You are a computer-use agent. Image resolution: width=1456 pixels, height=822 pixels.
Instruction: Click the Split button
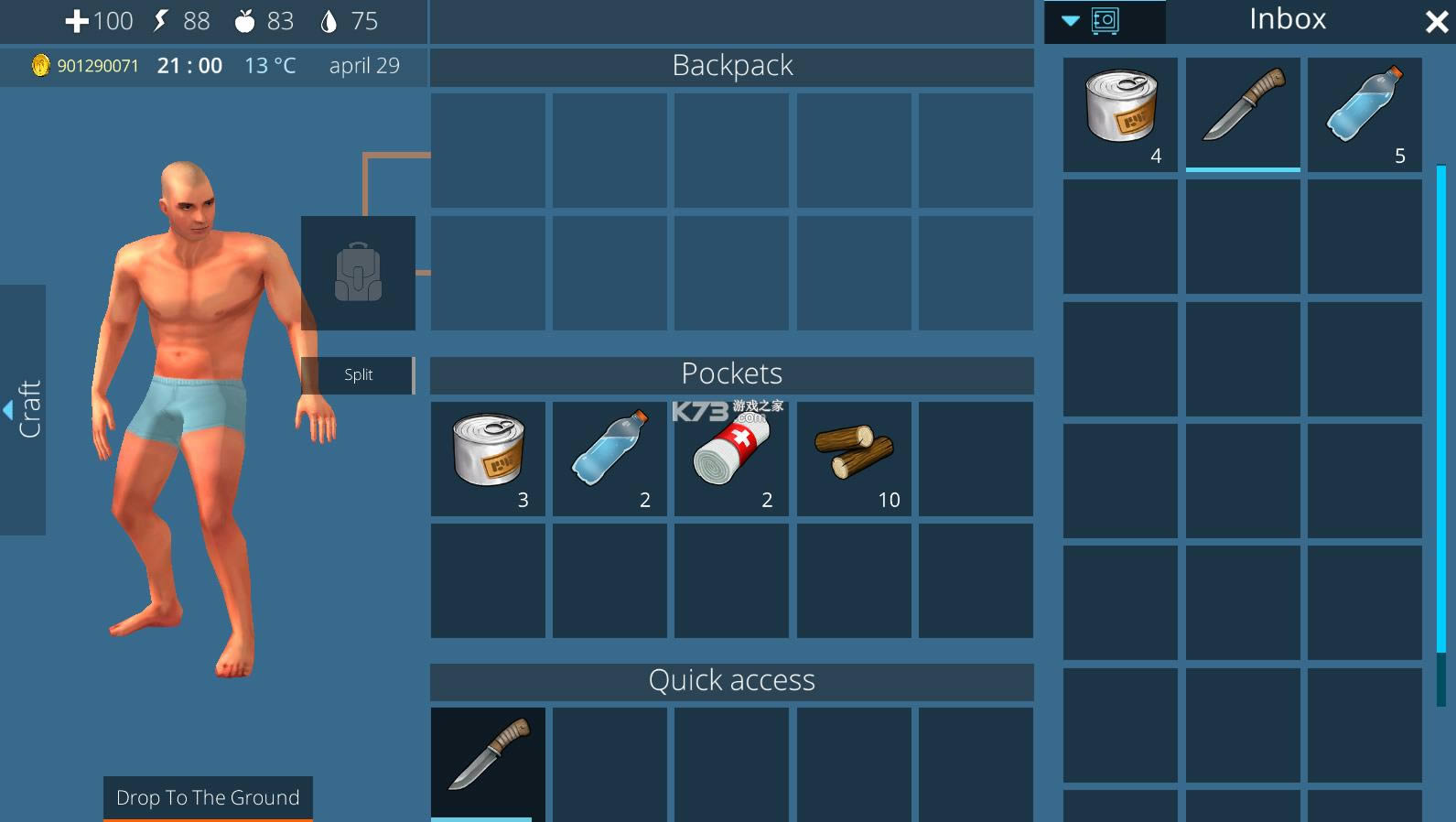358,374
